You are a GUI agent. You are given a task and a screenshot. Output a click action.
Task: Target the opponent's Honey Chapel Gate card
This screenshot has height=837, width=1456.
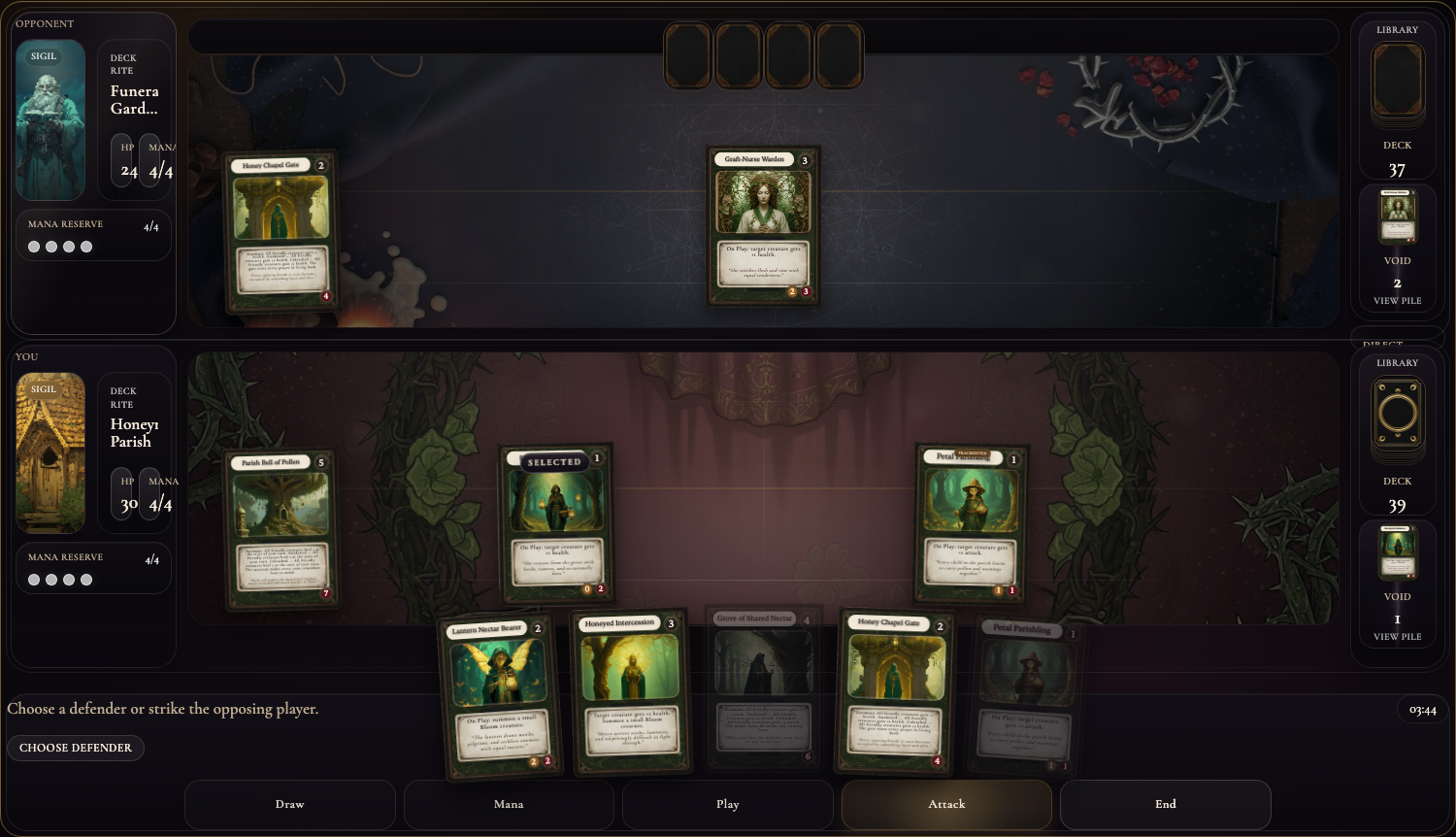click(x=281, y=231)
